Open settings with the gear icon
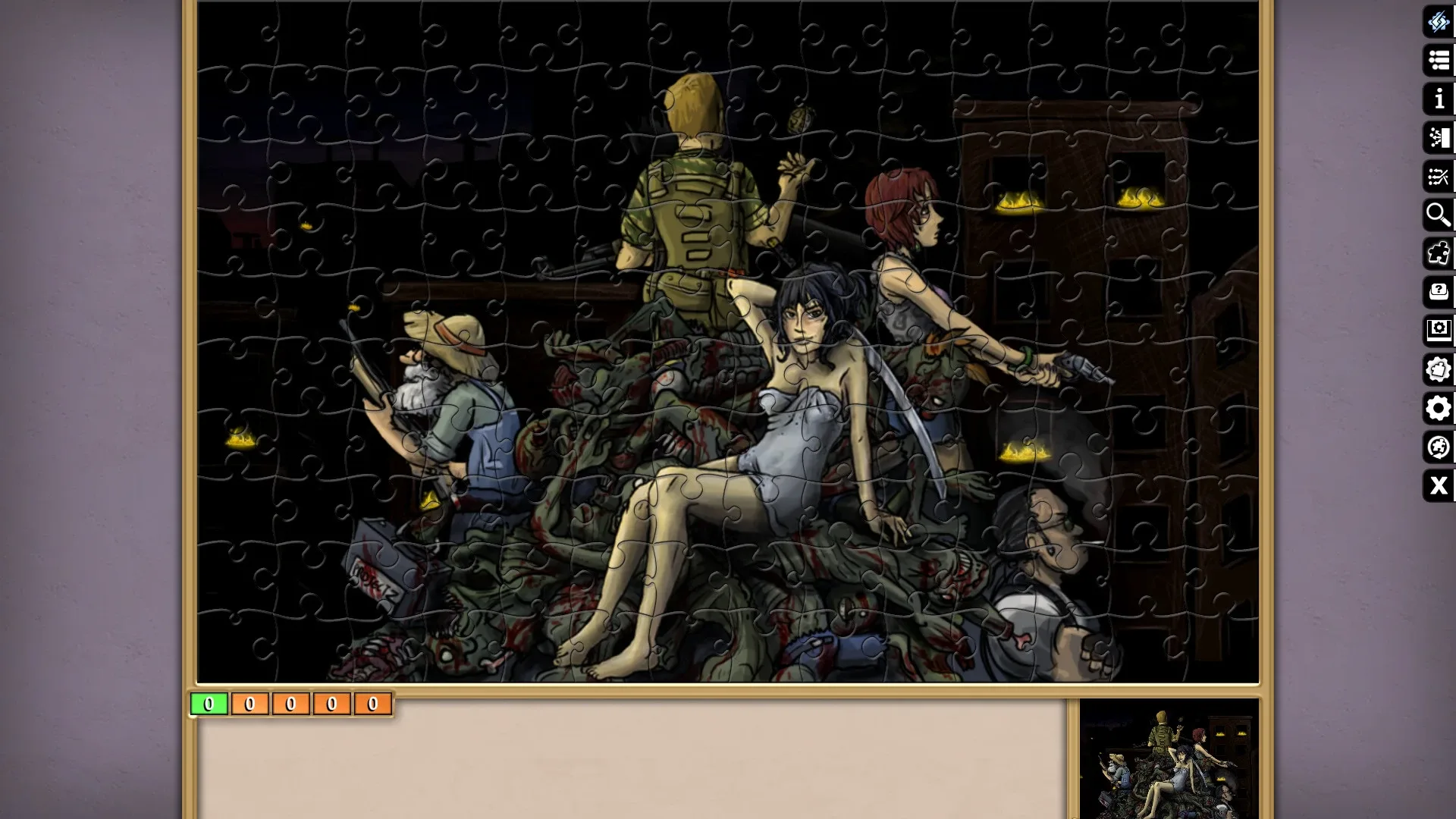The width and height of the screenshot is (1456, 819). point(1438,409)
